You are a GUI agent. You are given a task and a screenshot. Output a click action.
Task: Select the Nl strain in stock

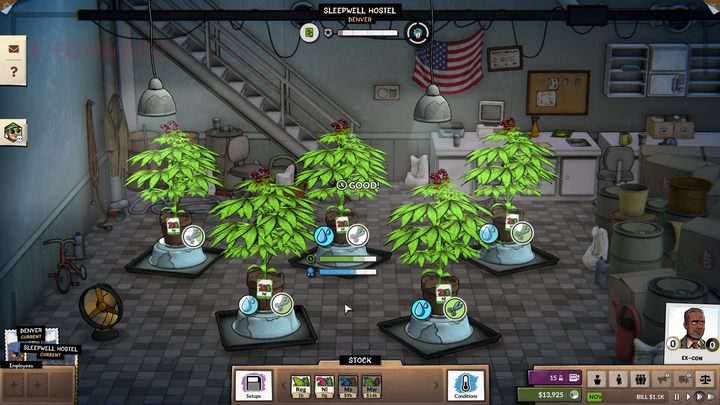coord(324,383)
